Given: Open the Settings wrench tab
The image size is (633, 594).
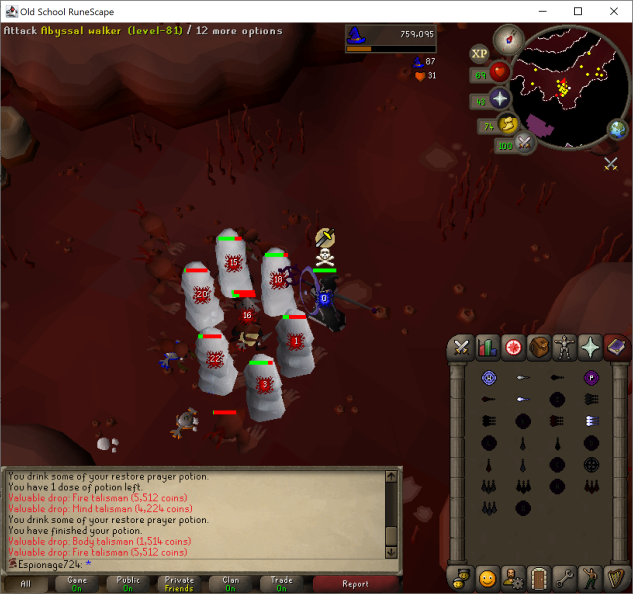Looking at the screenshot, I should click(563, 577).
